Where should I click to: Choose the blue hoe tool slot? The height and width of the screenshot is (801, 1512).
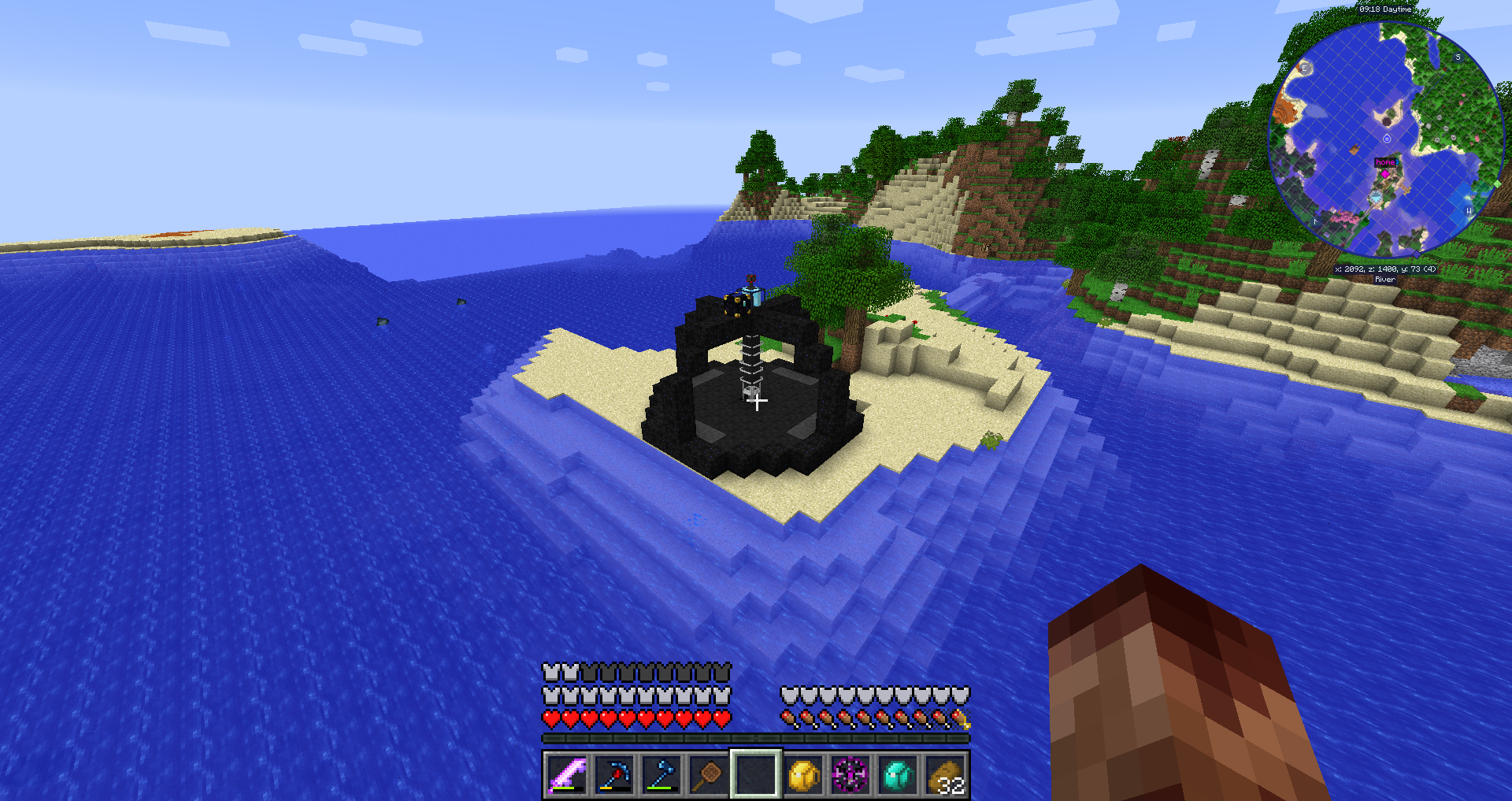point(661,775)
